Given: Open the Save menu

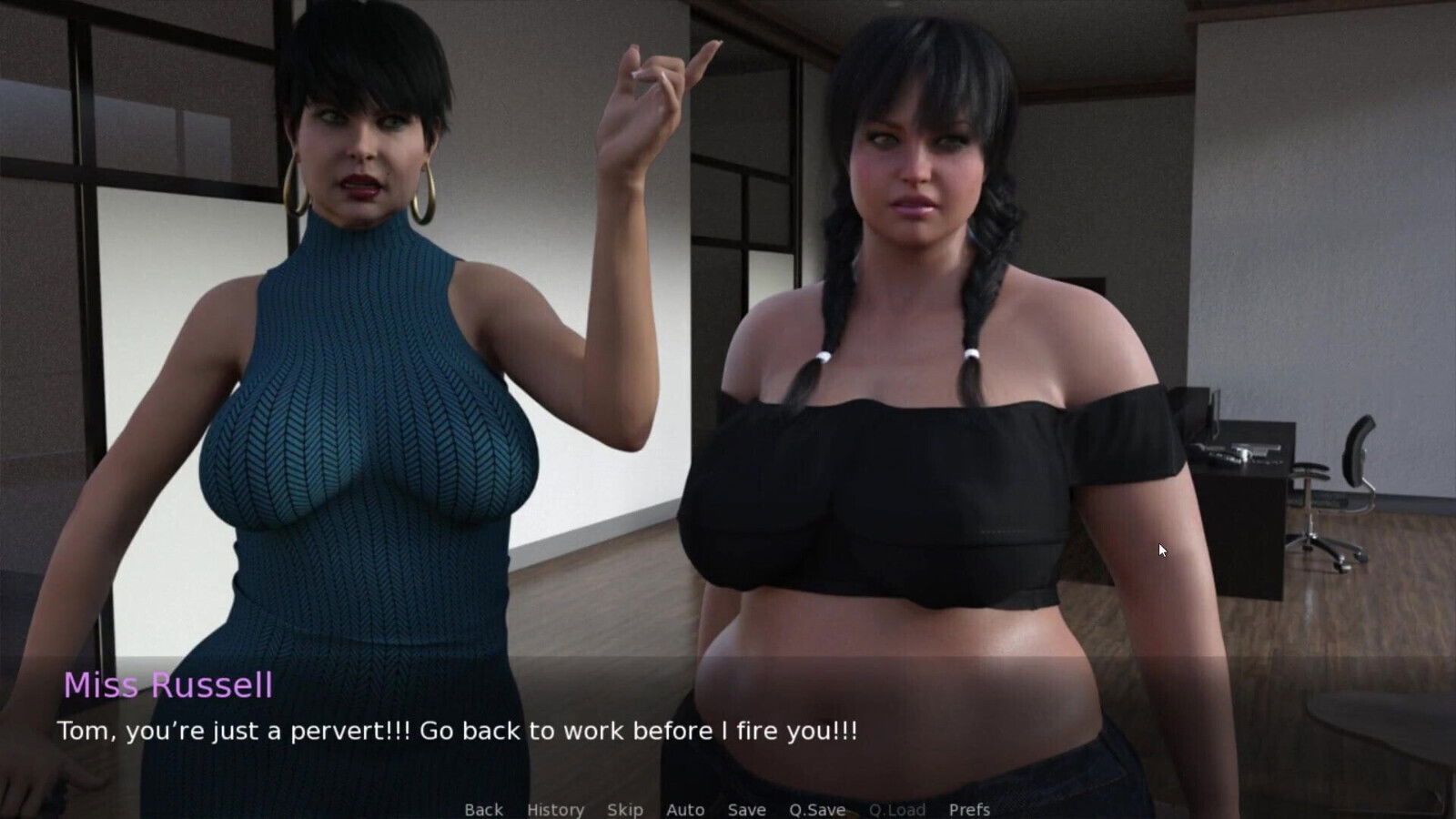Looking at the screenshot, I should click(x=746, y=809).
